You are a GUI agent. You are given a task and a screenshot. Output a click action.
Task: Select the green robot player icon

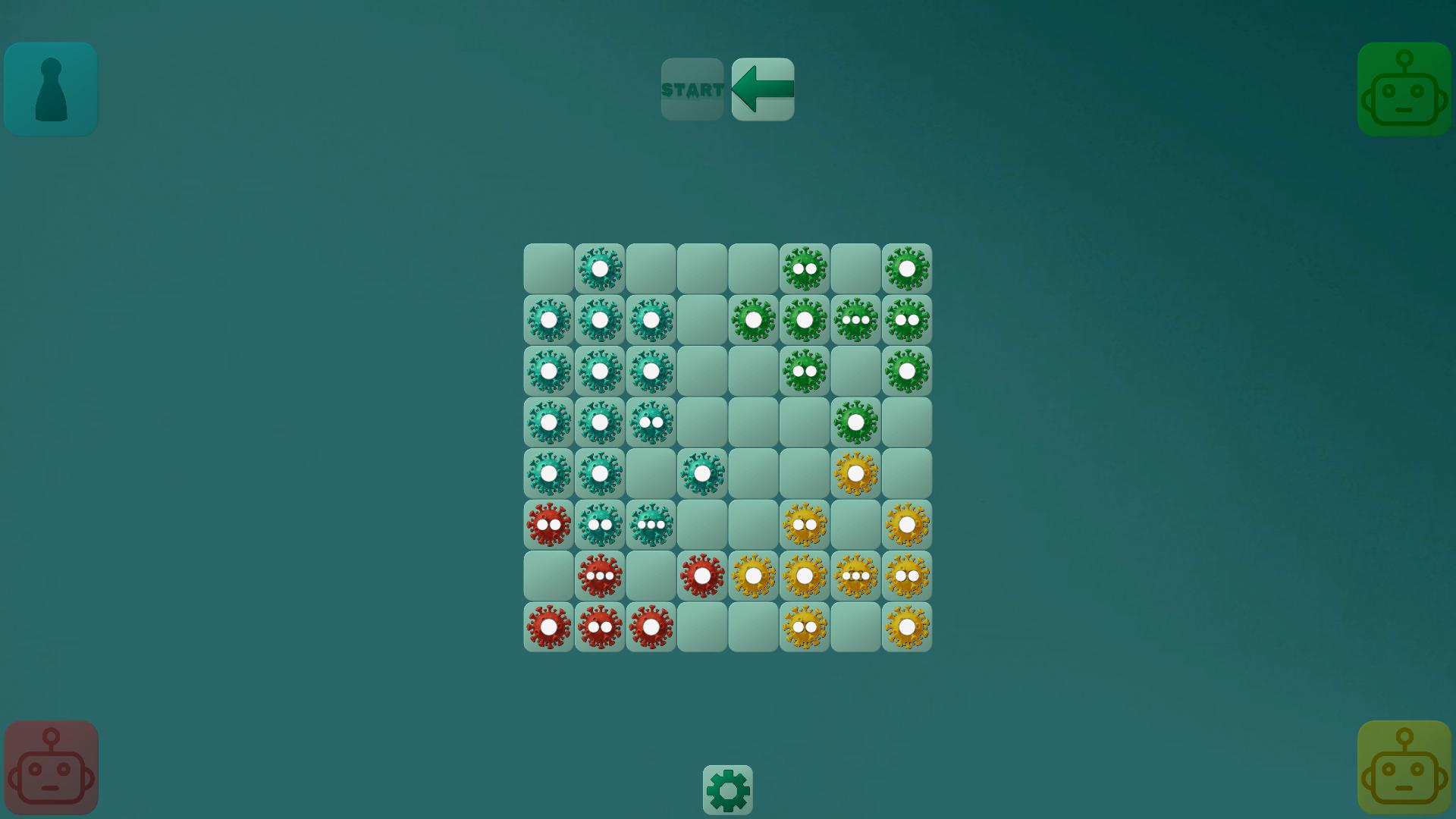(1404, 89)
